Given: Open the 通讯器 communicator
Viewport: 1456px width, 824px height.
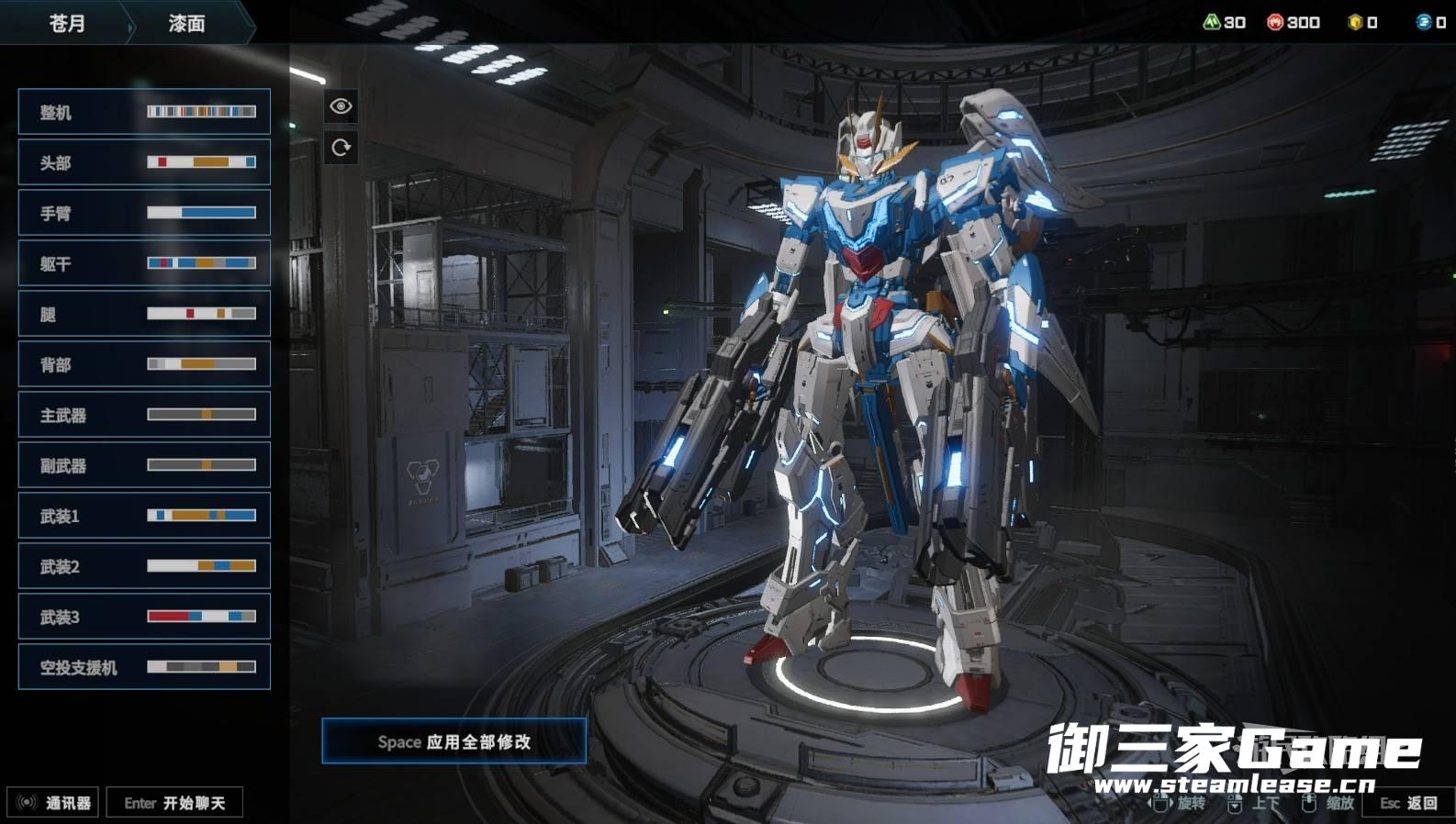Looking at the screenshot, I should tap(53, 803).
